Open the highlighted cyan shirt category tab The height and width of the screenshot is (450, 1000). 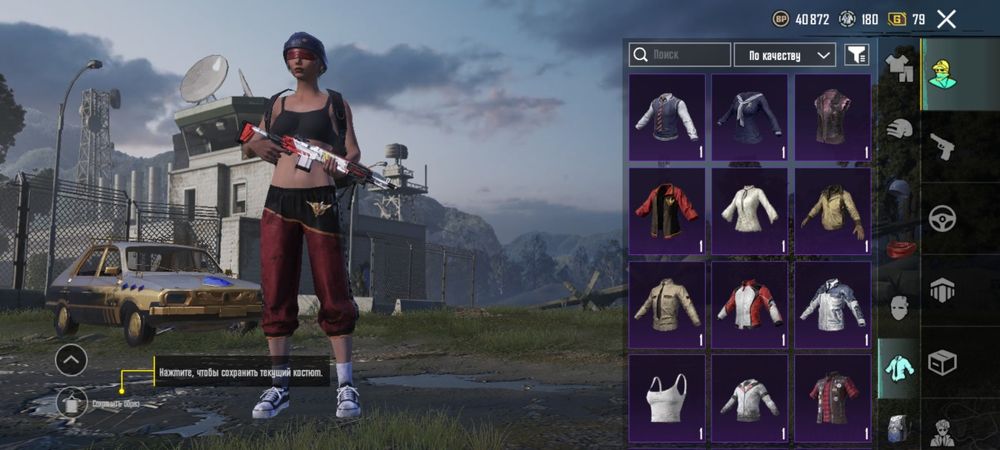click(899, 367)
